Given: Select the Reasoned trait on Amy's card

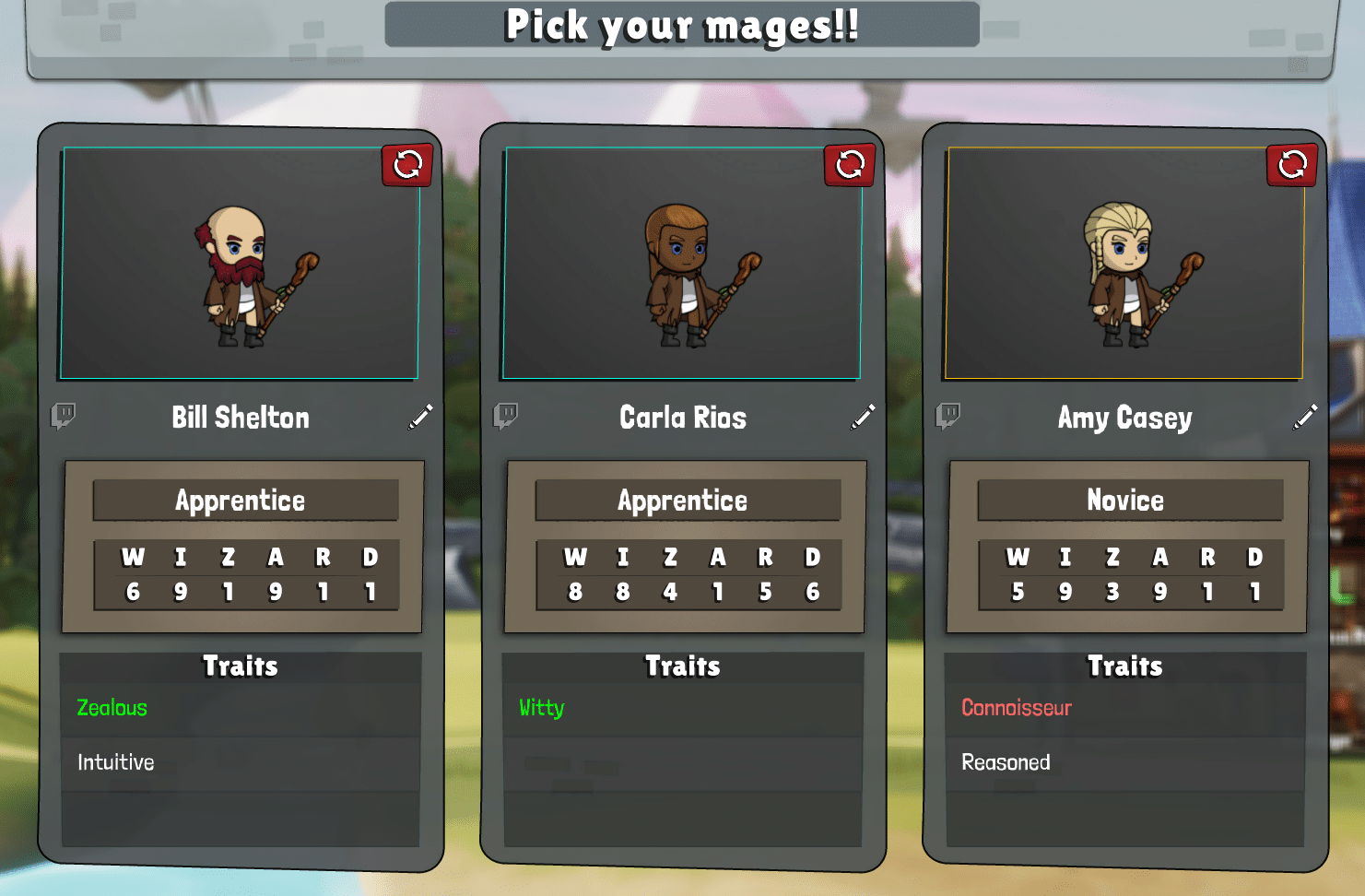Looking at the screenshot, I should pyautogui.click(x=1006, y=762).
